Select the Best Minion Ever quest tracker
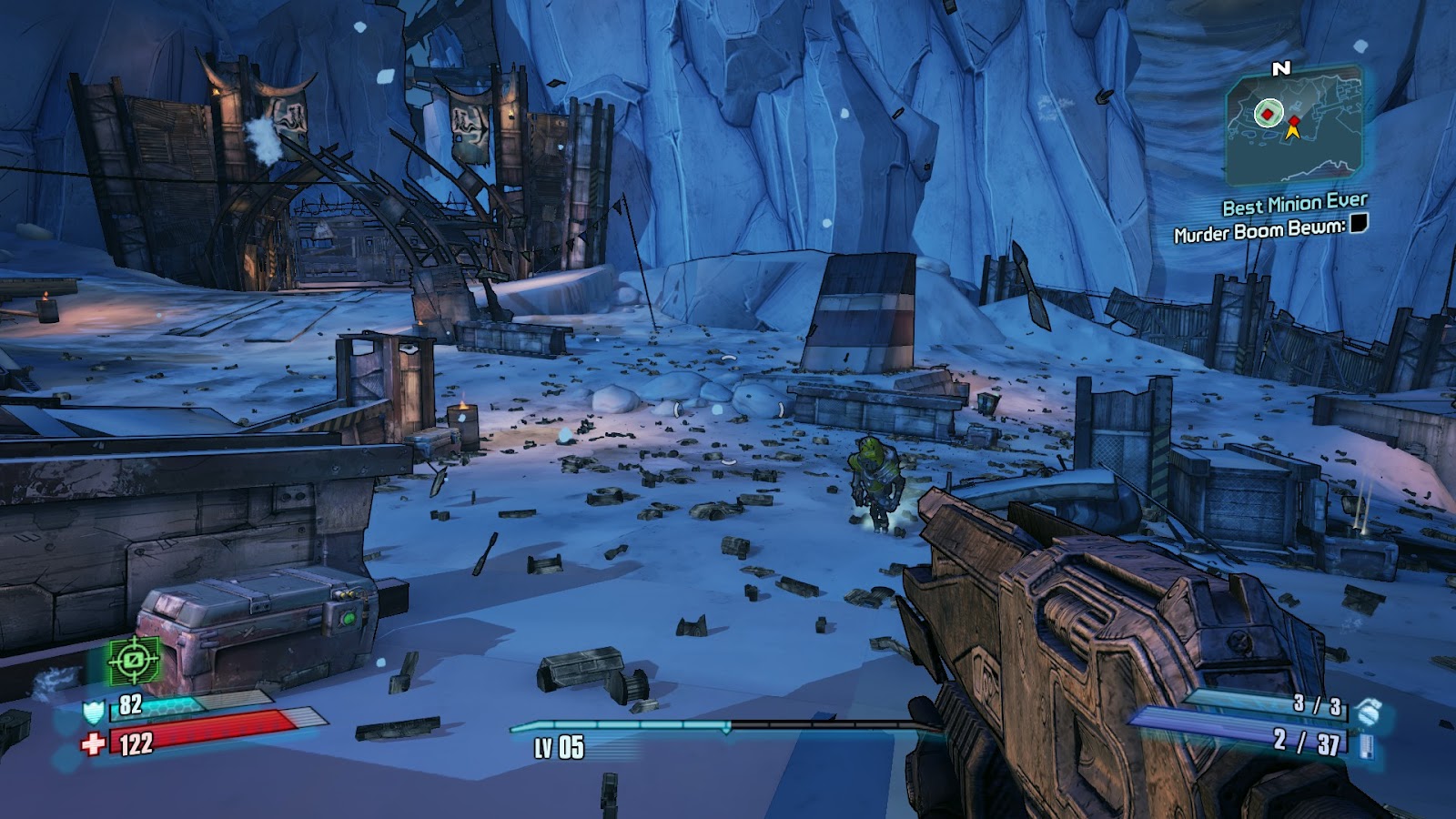1456x819 pixels. [x=1294, y=205]
